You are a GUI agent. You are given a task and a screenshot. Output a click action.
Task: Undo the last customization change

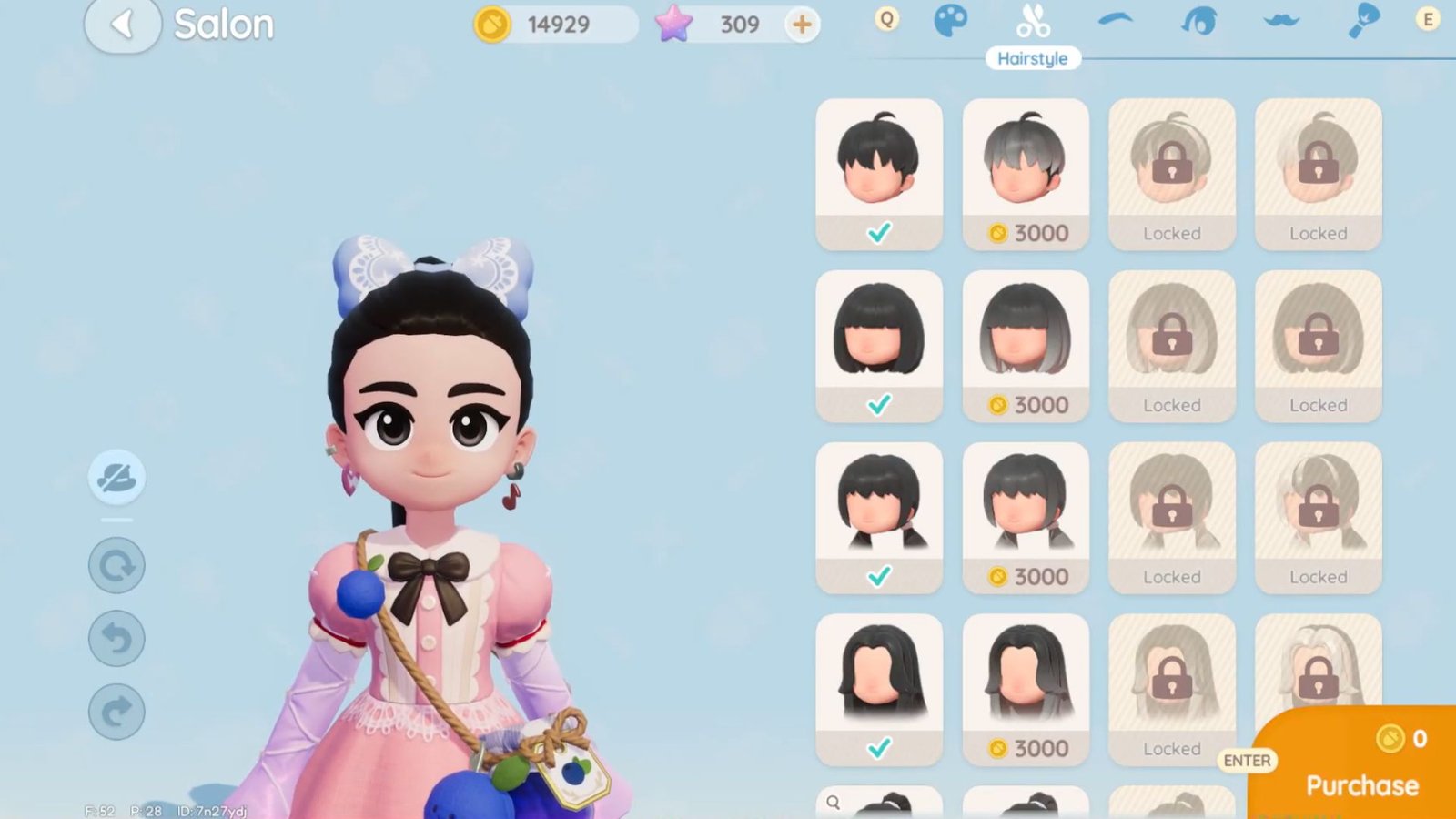(116, 638)
